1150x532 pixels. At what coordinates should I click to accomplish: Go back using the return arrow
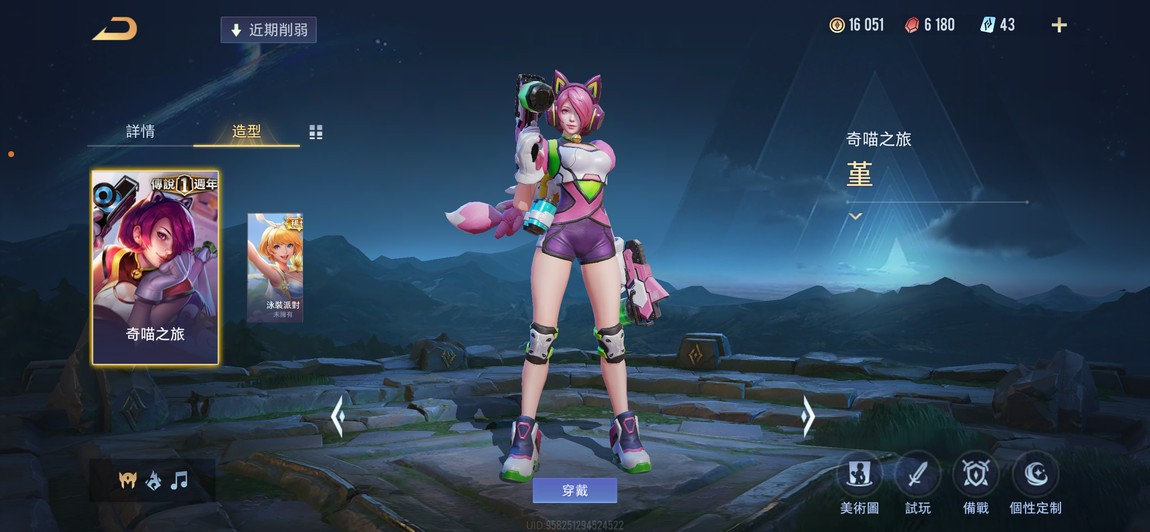click(115, 29)
